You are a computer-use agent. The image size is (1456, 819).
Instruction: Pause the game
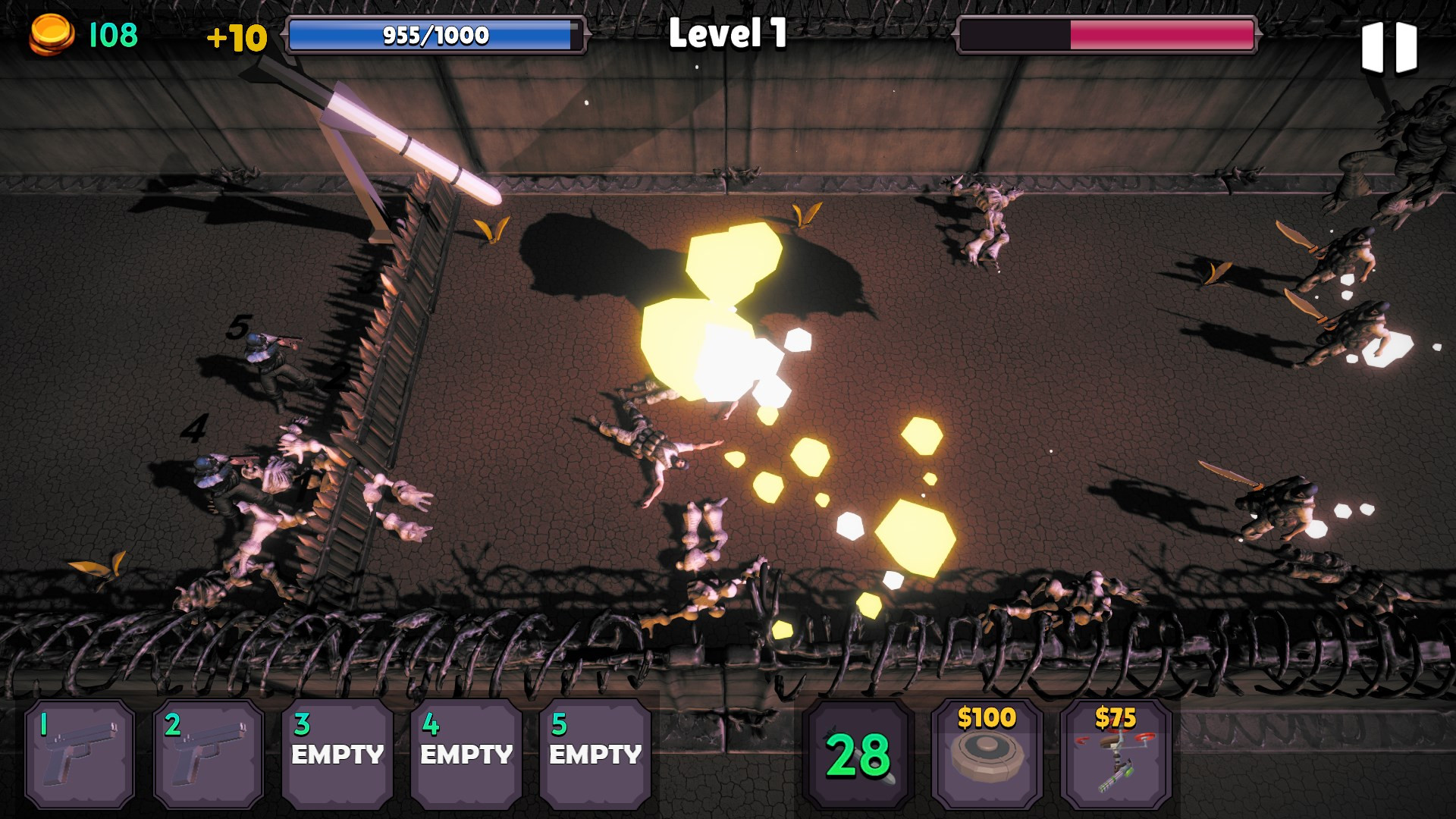point(1389,47)
